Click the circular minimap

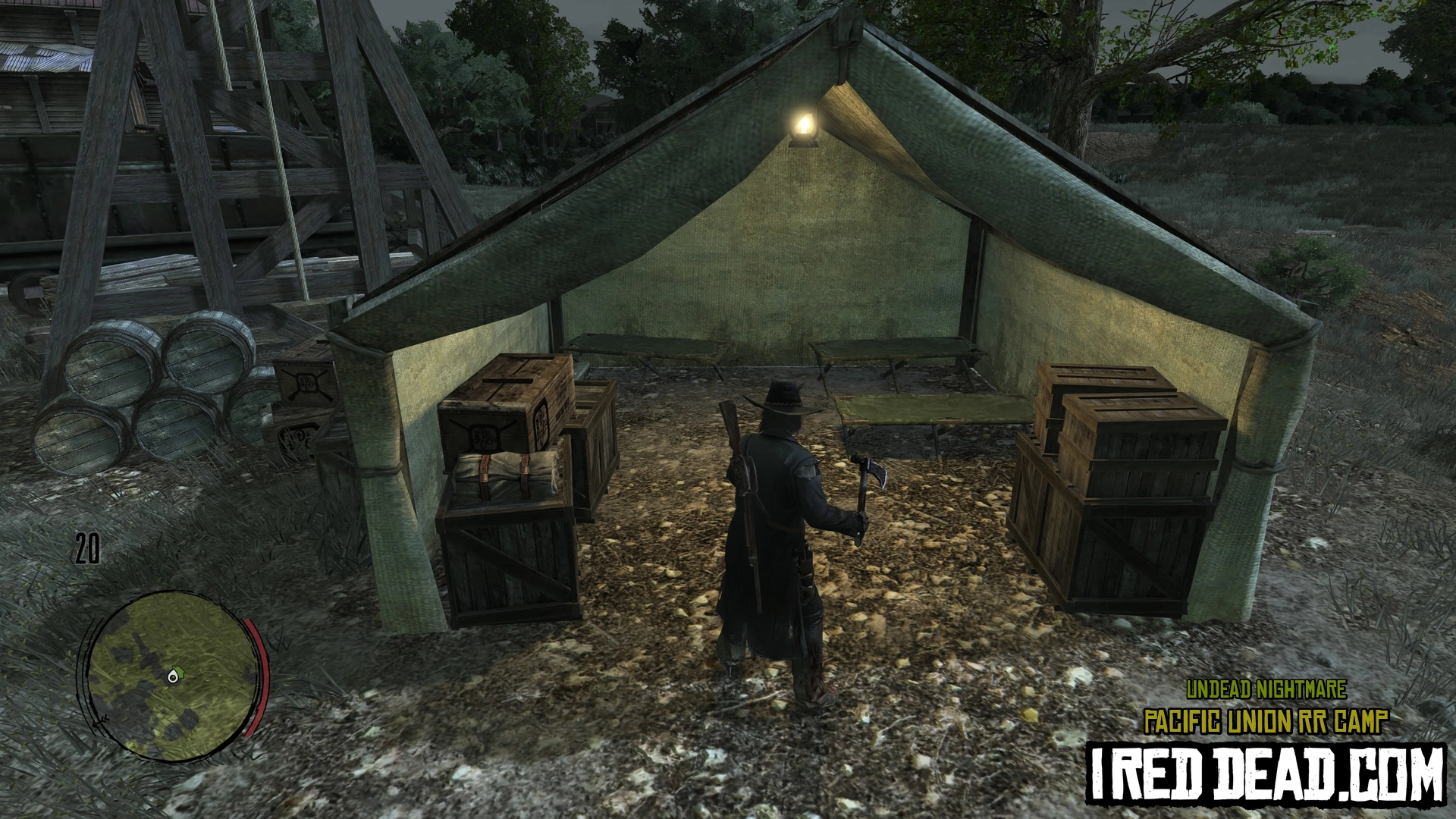pyautogui.click(x=171, y=677)
